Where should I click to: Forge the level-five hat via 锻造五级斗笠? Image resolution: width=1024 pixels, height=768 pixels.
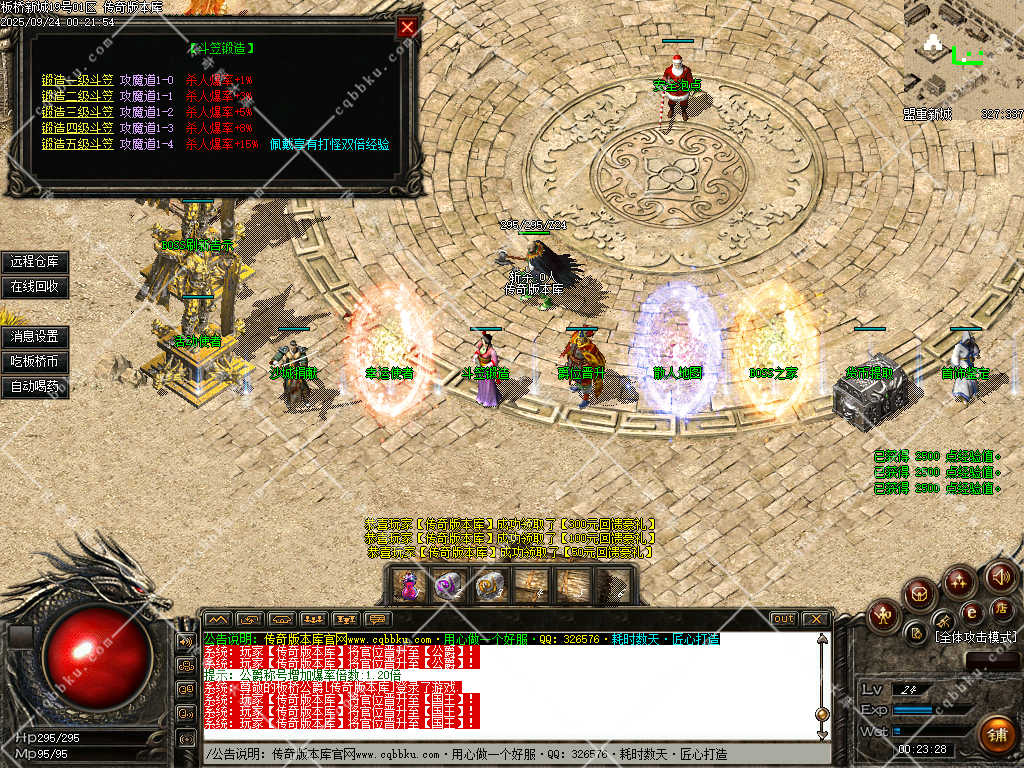pos(77,144)
